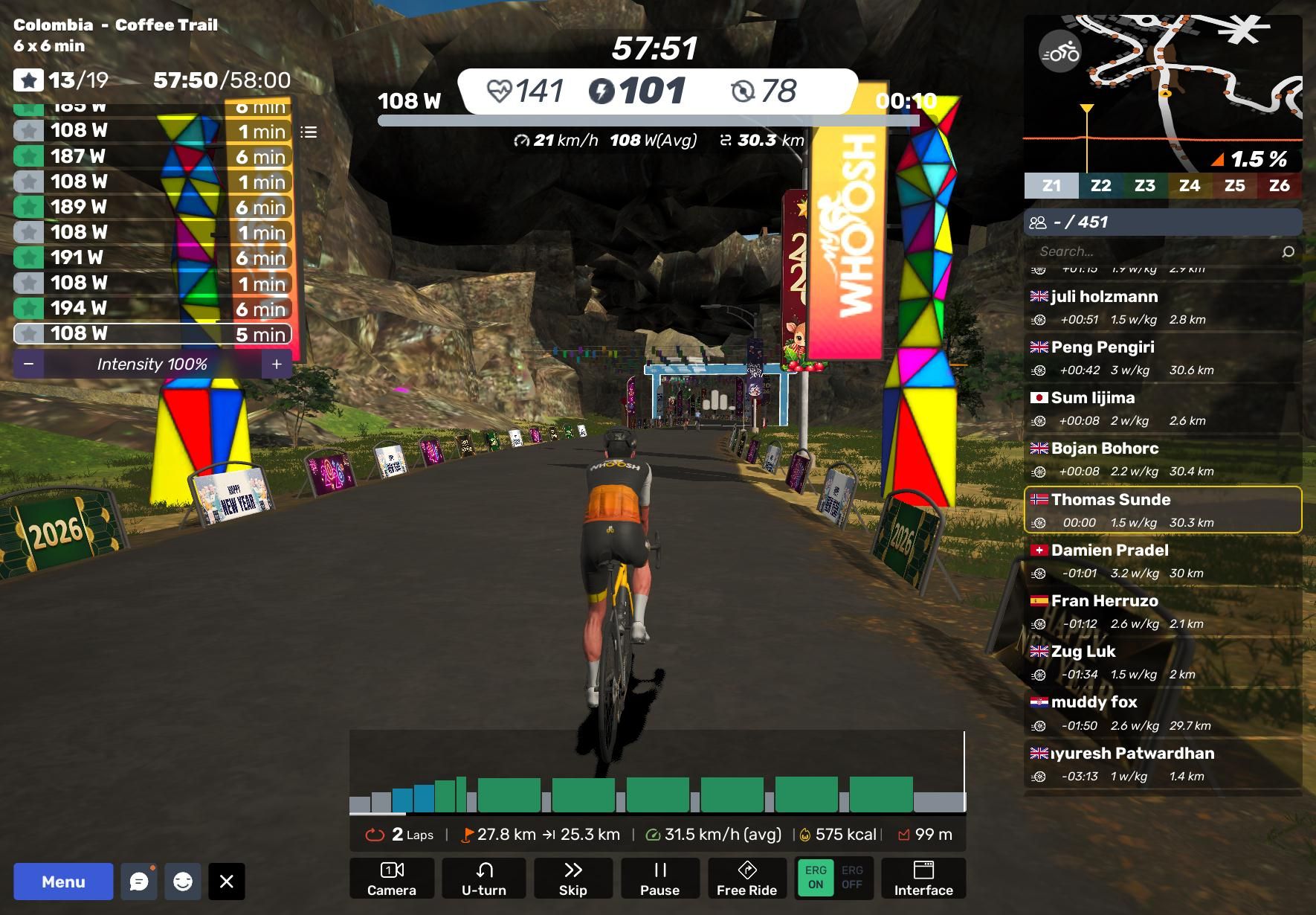Pause the workout
The image size is (1316, 915).
click(x=659, y=879)
